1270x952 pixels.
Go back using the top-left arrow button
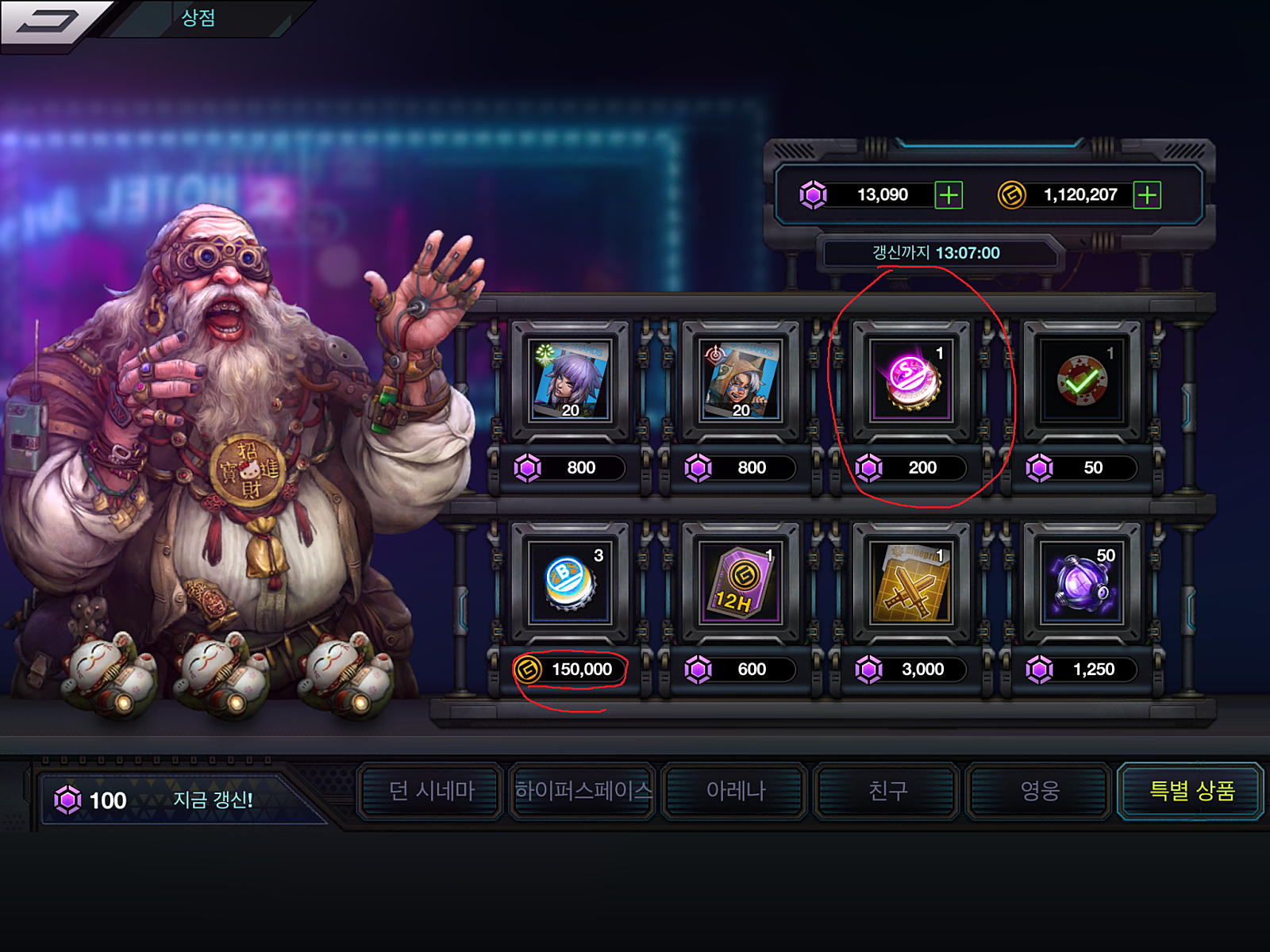click(49, 22)
